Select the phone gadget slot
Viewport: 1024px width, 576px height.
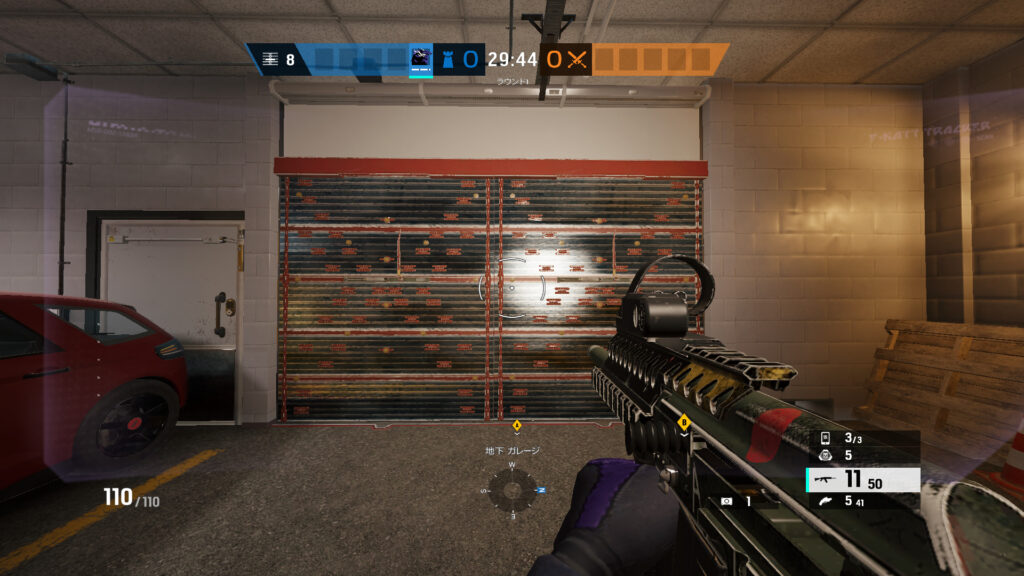[826, 438]
